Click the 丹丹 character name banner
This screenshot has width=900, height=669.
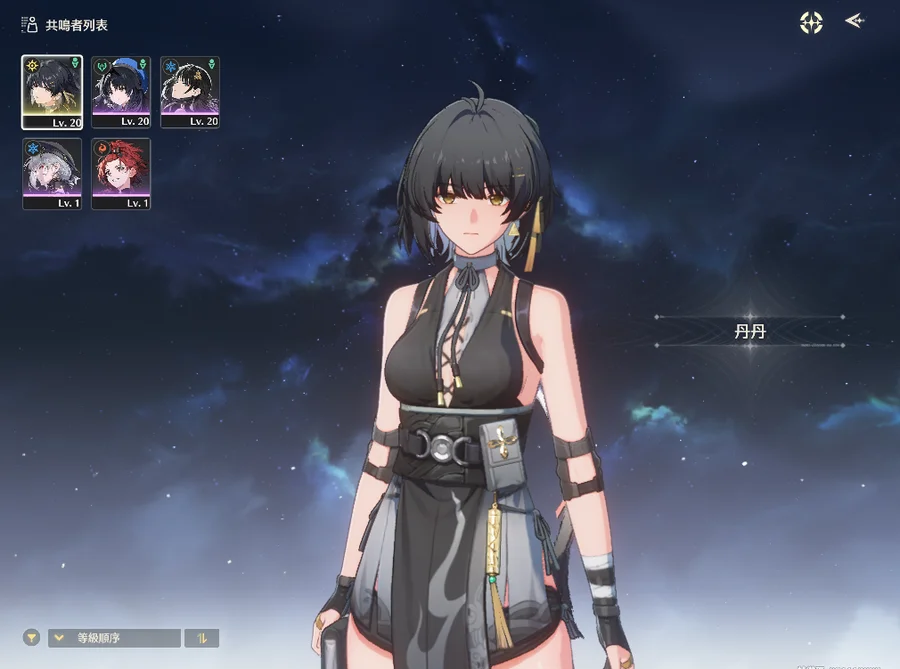(x=750, y=332)
